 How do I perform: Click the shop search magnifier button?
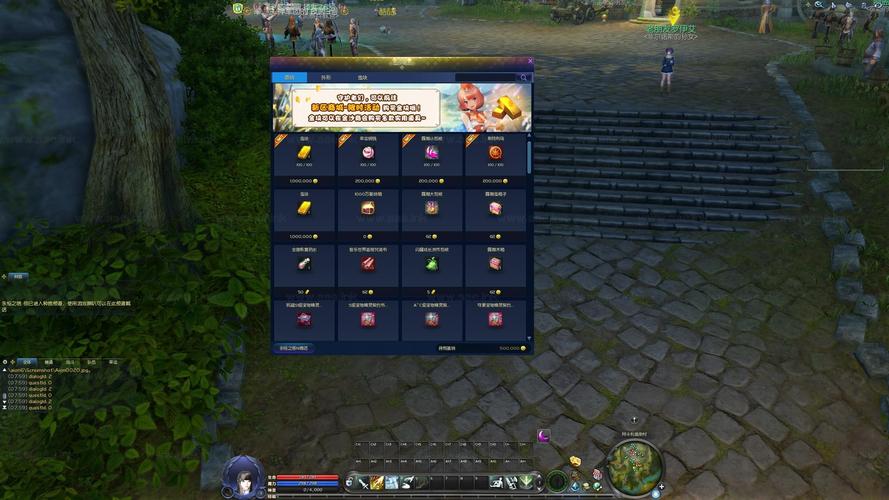click(523, 77)
